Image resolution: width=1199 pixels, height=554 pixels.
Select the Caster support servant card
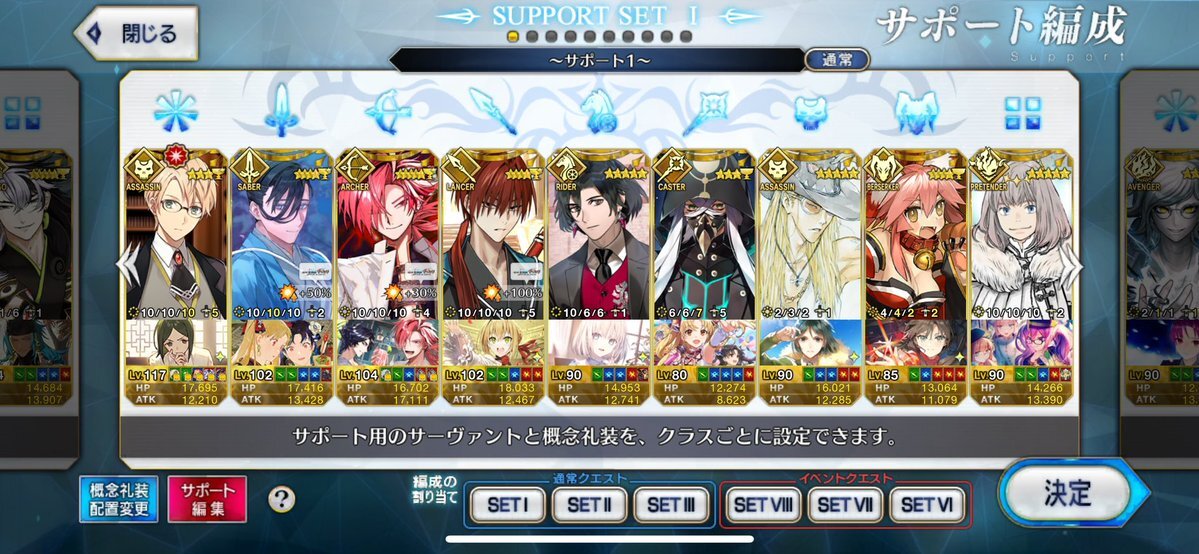point(705,240)
